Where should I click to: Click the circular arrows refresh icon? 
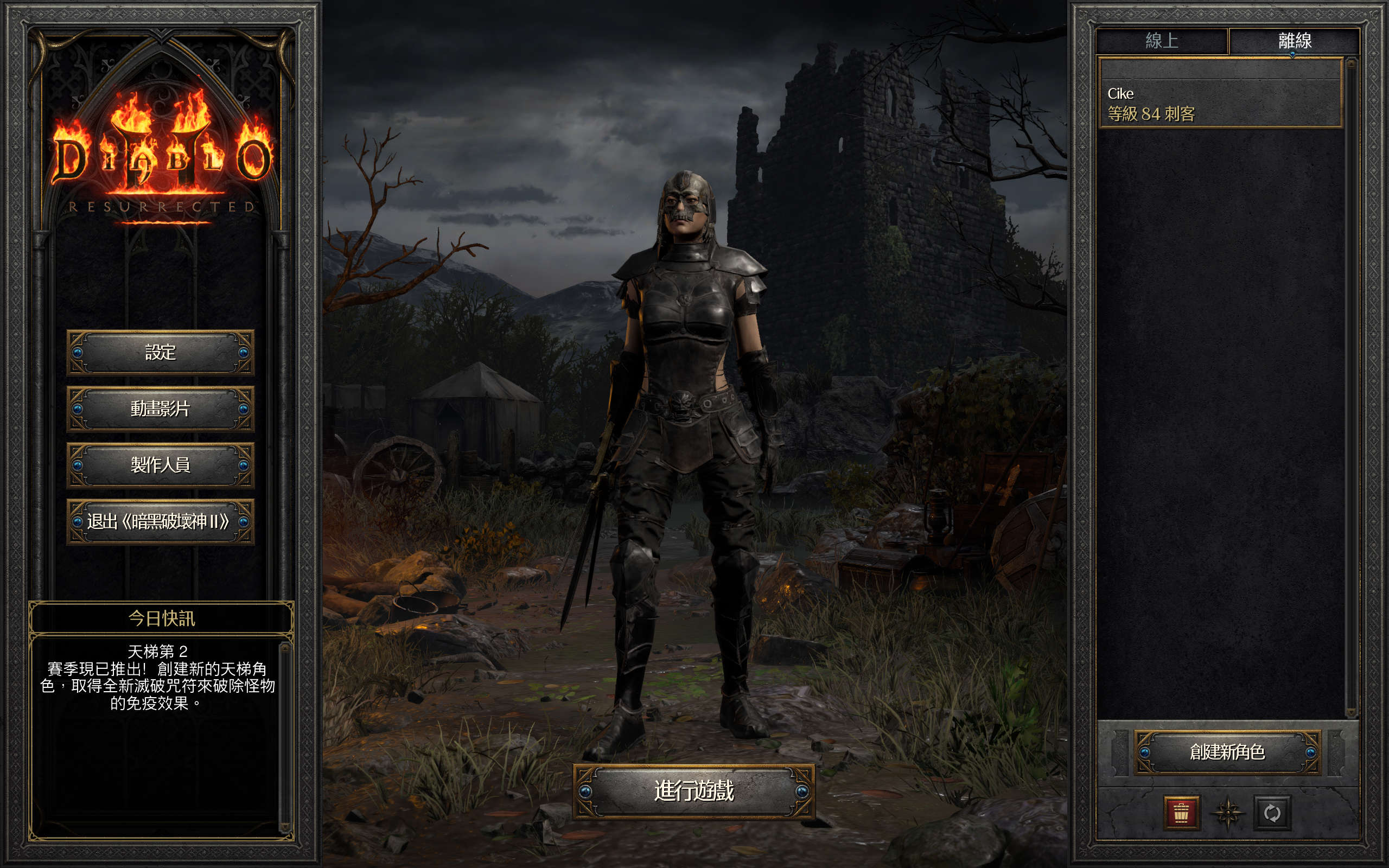click(1272, 813)
